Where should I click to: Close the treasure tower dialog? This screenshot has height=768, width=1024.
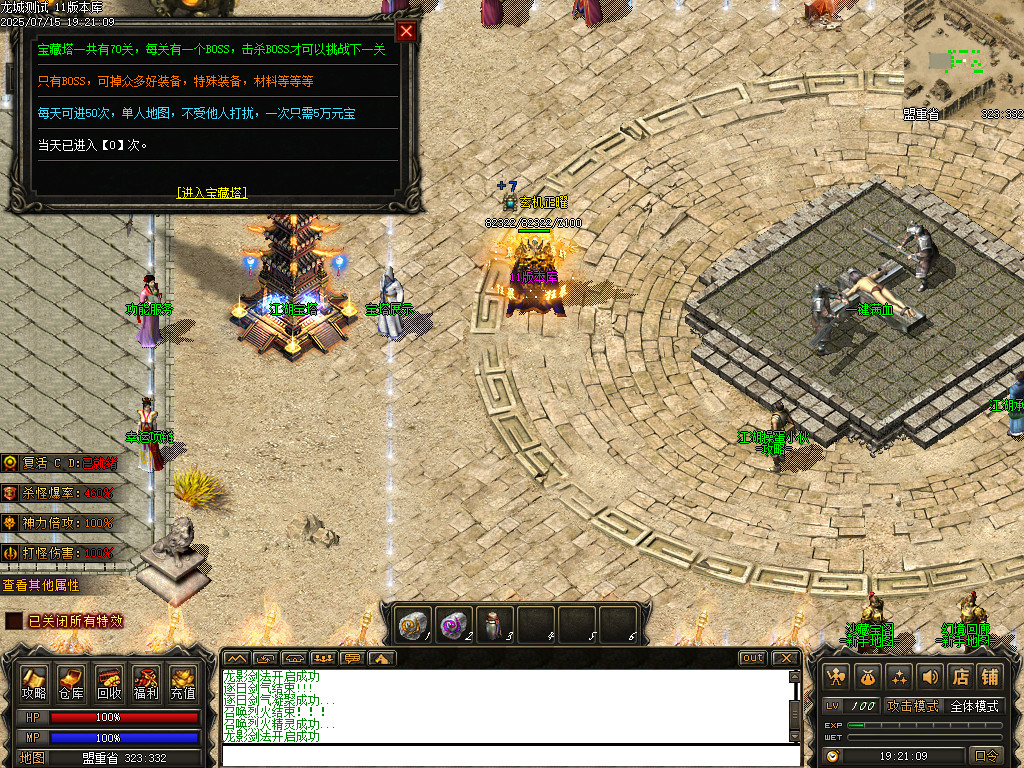pyautogui.click(x=406, y=31)
